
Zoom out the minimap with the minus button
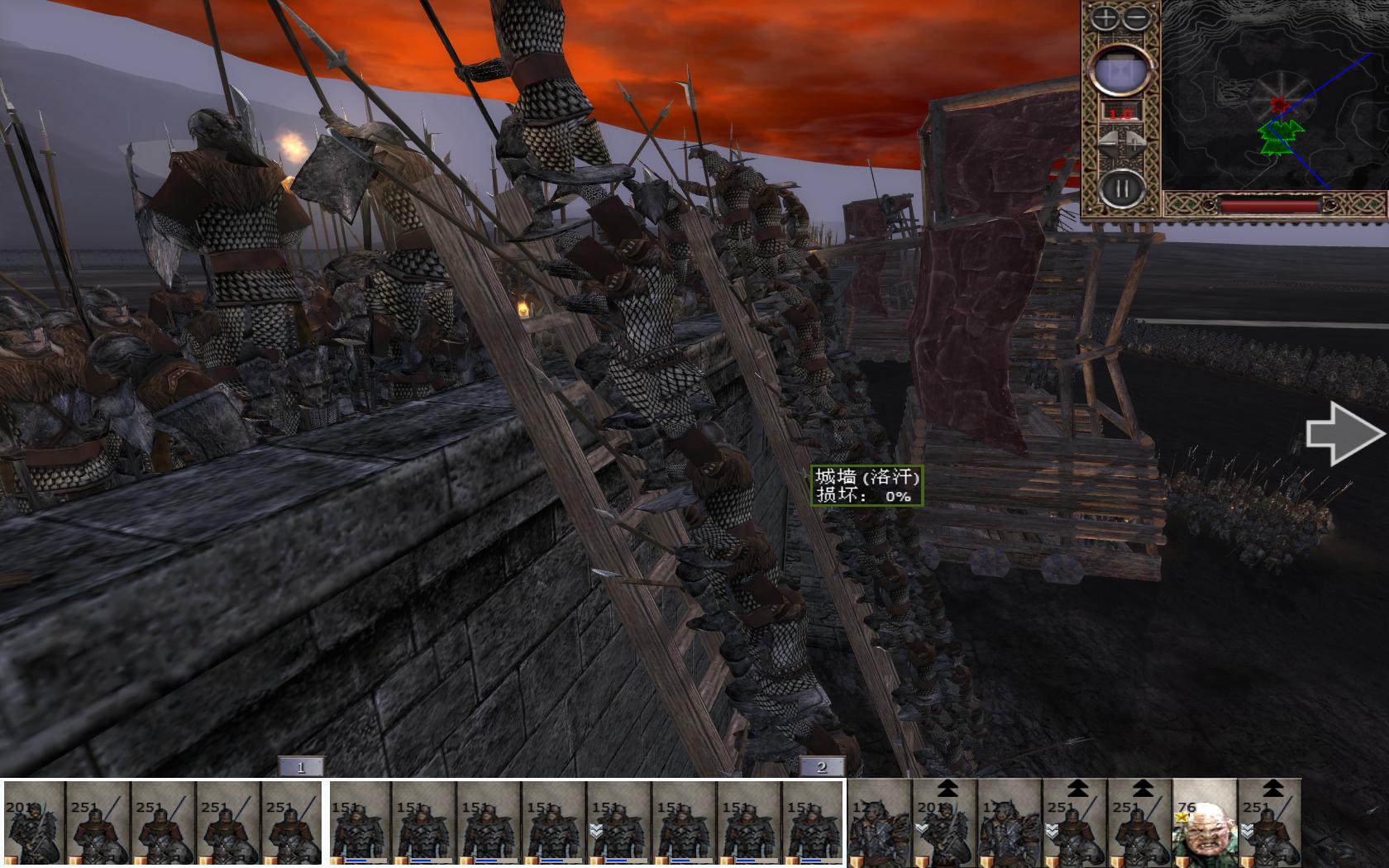pos(1136,18)
